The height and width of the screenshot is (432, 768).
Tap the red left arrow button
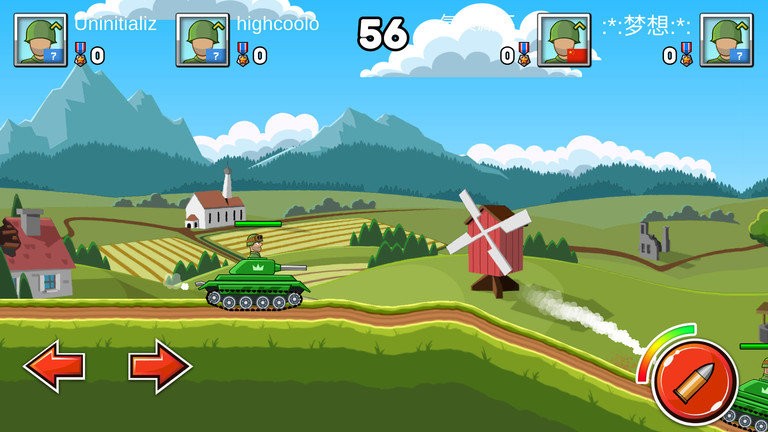click(x=54, y=367)
